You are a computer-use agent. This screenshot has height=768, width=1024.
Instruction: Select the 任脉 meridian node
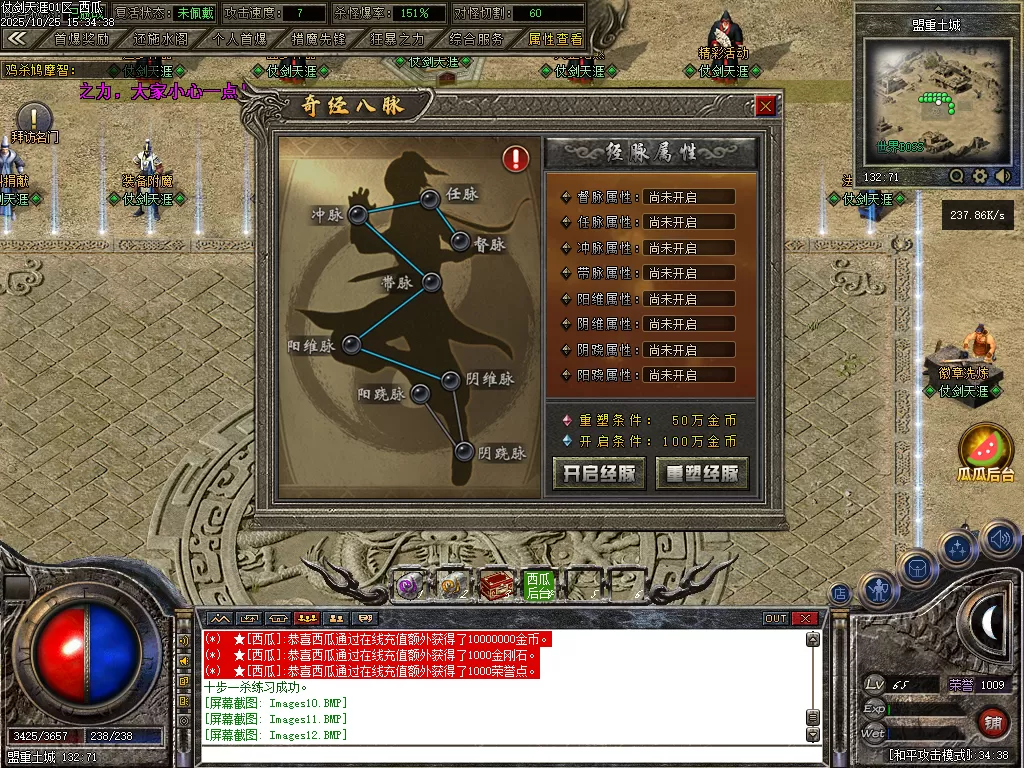point(430,200)
